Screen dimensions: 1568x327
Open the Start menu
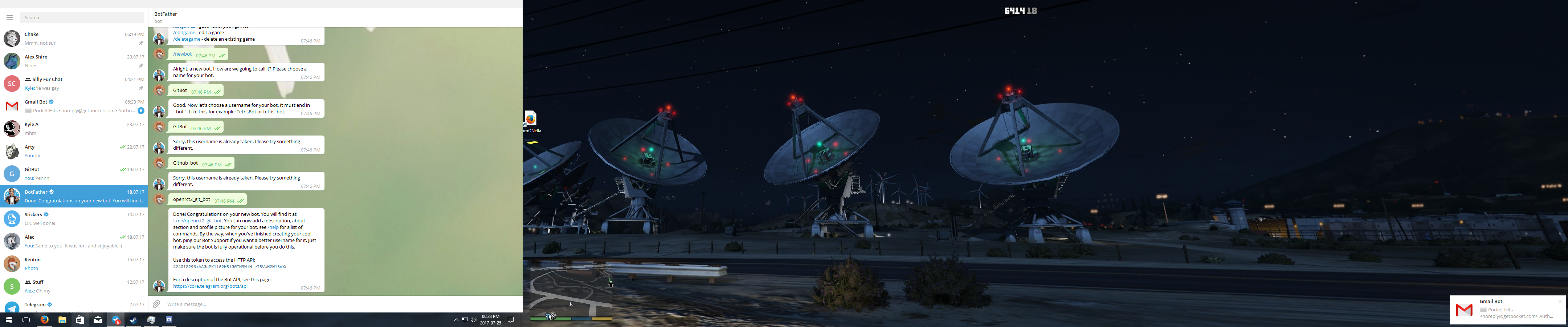[9, 319]
